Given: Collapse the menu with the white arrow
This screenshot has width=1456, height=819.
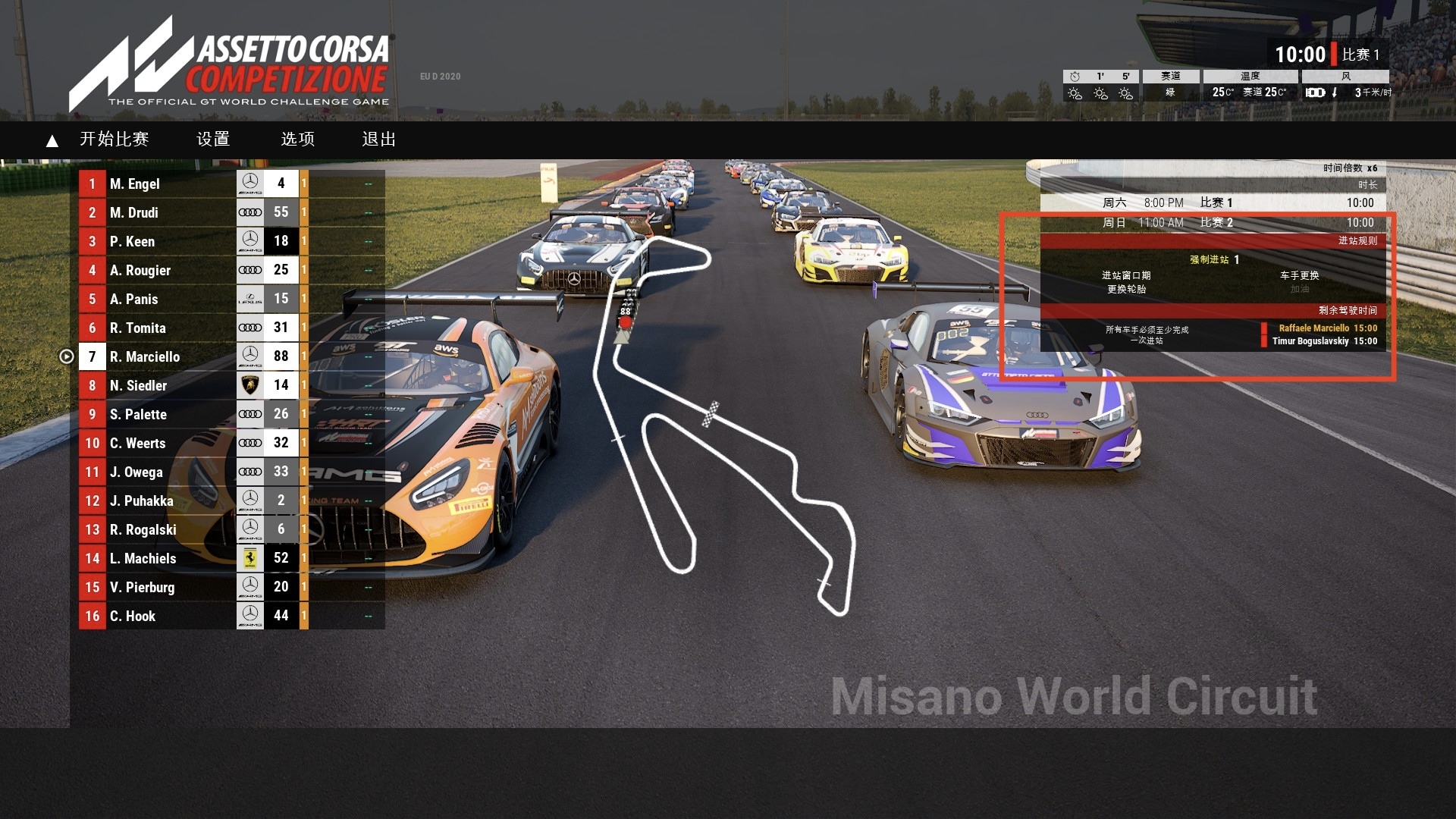Looking at the screenshot, I should click(52, 141).
